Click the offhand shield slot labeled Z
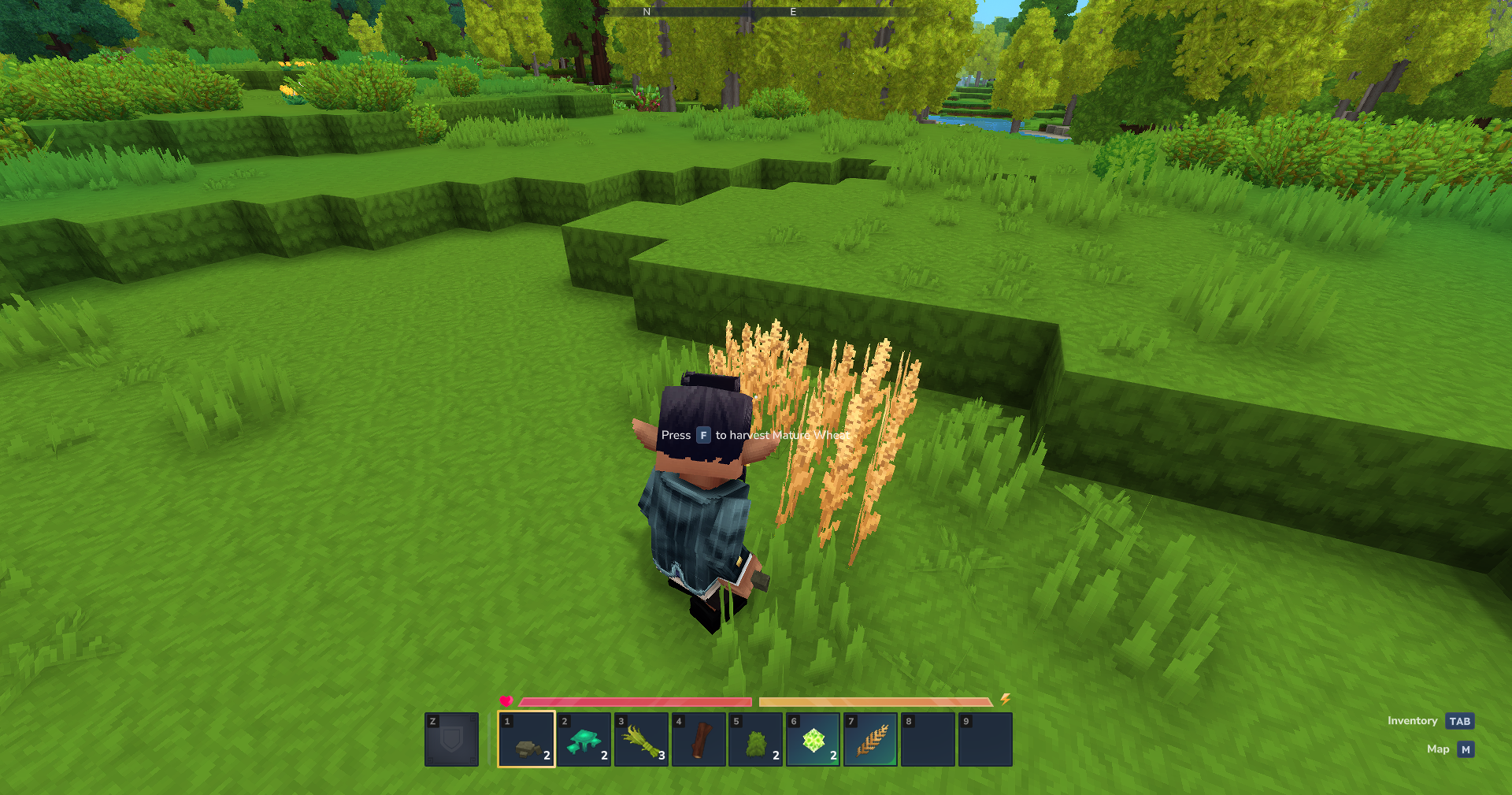 point(451,739)
